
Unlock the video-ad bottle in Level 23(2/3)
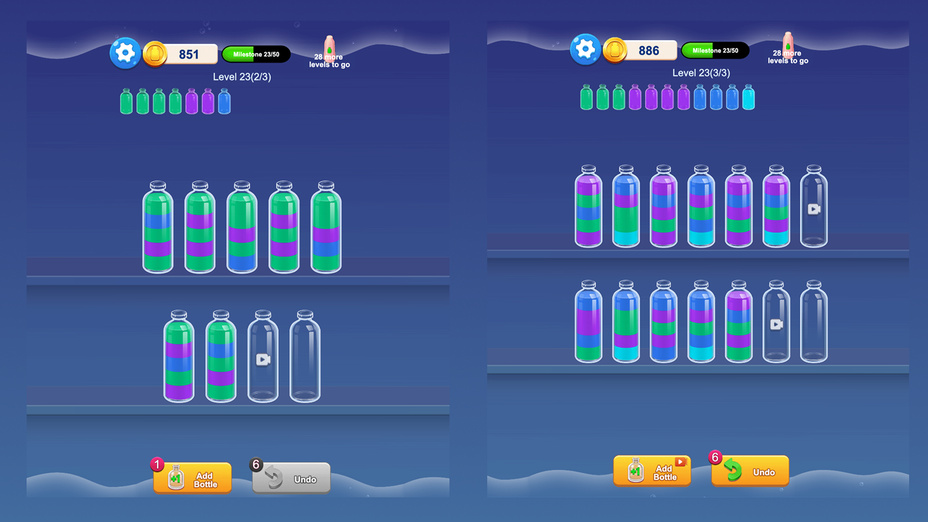point(263,357)
